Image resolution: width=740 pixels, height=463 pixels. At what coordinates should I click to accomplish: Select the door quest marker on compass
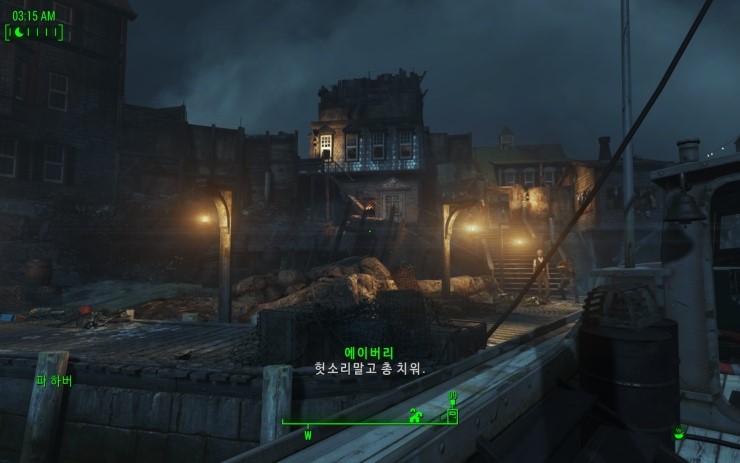[451, 412]
